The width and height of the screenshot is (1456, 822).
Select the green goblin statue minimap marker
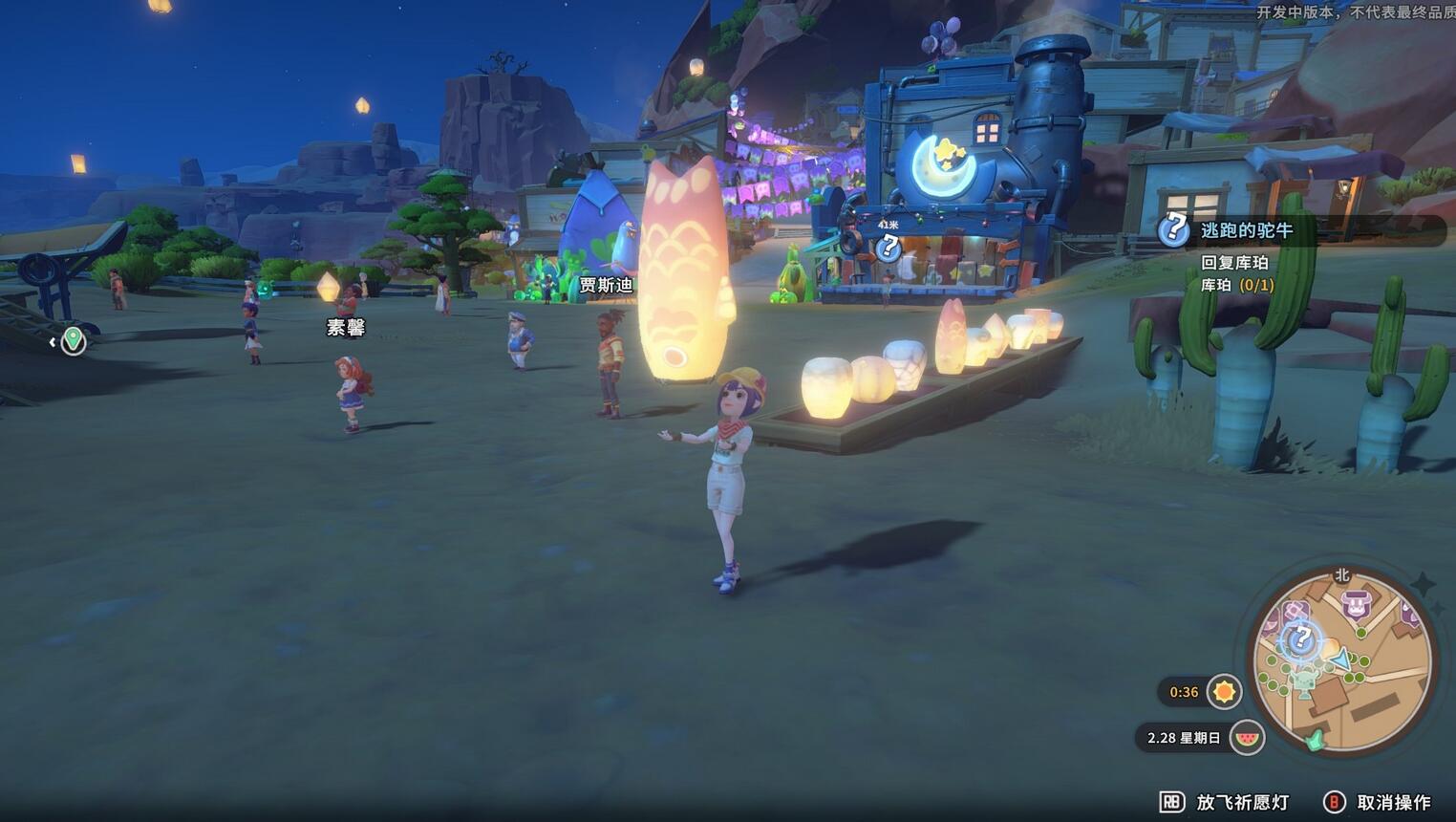point(1305,681)
